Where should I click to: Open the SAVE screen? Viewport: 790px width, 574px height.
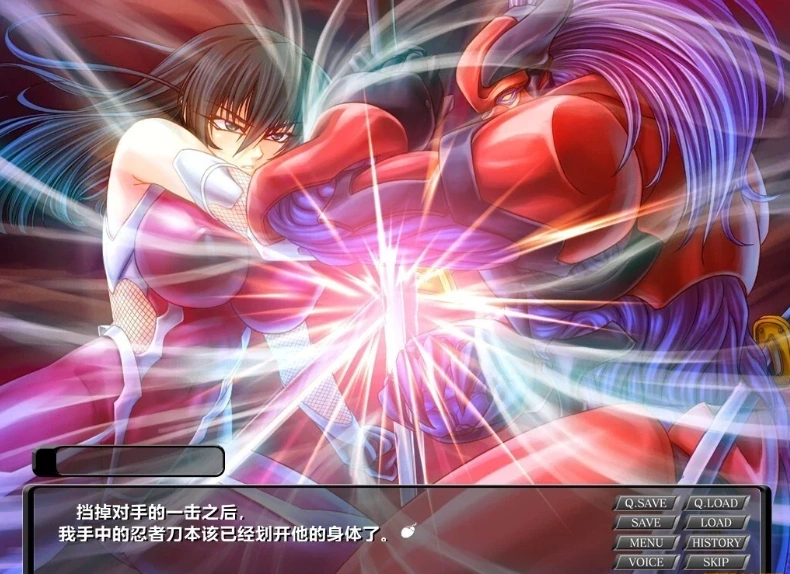pos(645,523)
